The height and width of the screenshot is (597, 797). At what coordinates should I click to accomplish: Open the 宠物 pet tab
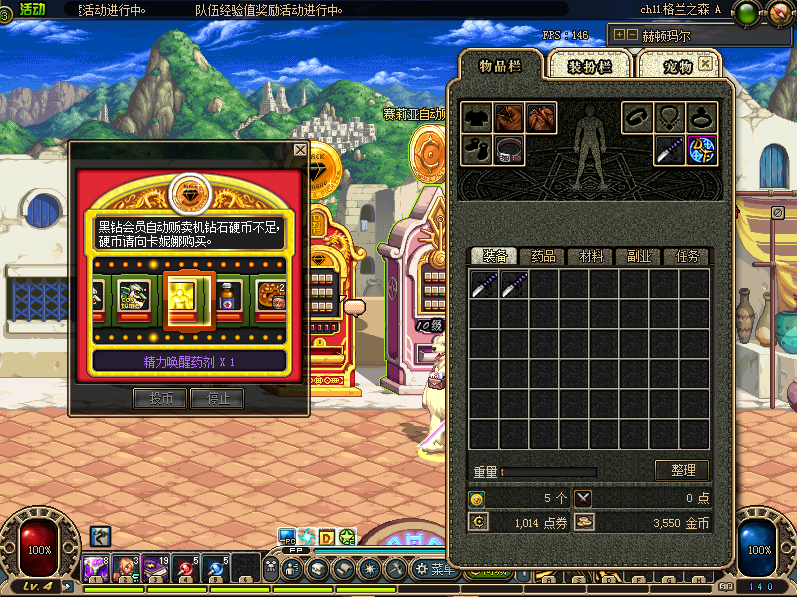click(677, 67)
